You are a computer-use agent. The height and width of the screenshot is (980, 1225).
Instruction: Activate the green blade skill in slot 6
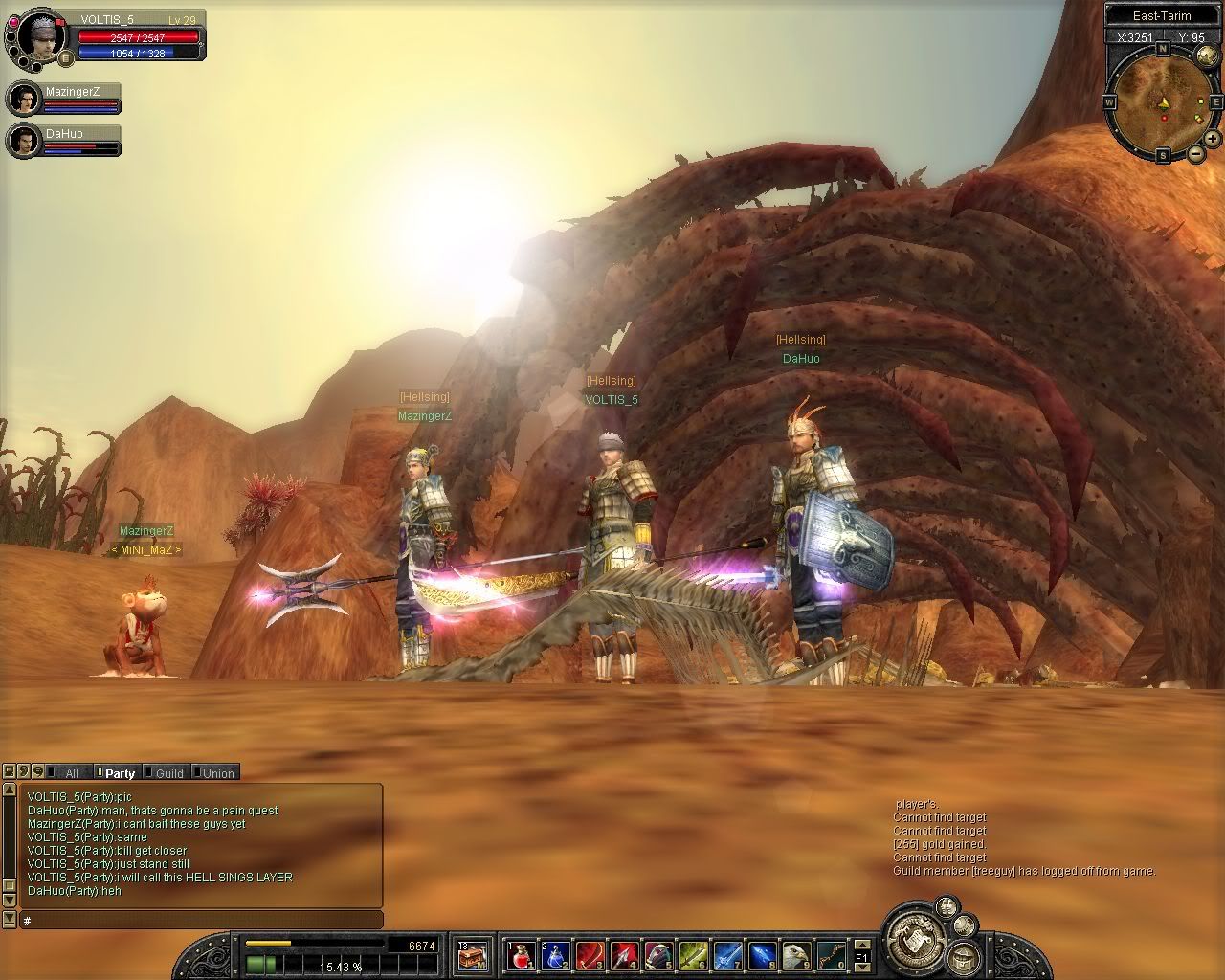[693, 954]
